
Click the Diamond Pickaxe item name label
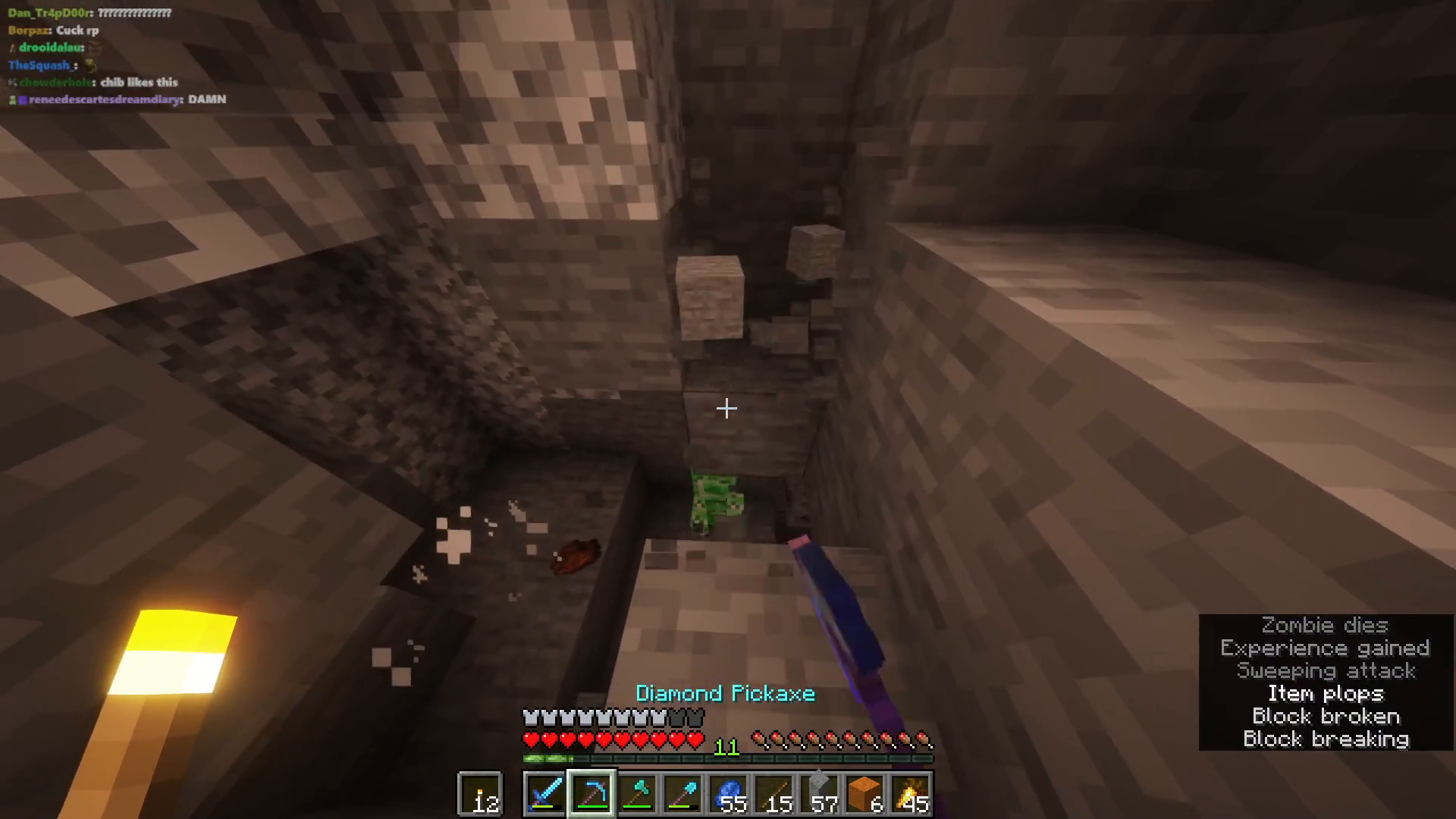(725, 693)
